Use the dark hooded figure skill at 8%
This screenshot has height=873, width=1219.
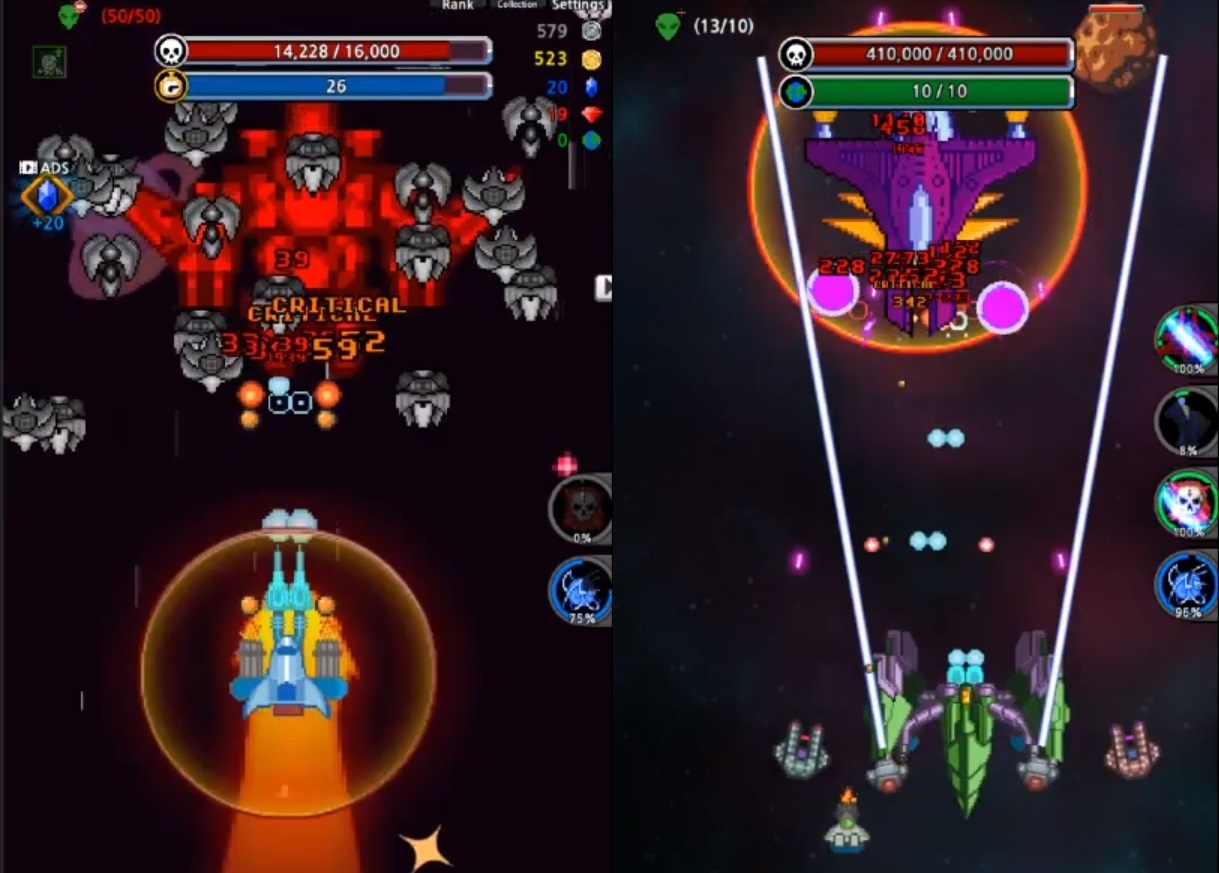[1187, 422]
